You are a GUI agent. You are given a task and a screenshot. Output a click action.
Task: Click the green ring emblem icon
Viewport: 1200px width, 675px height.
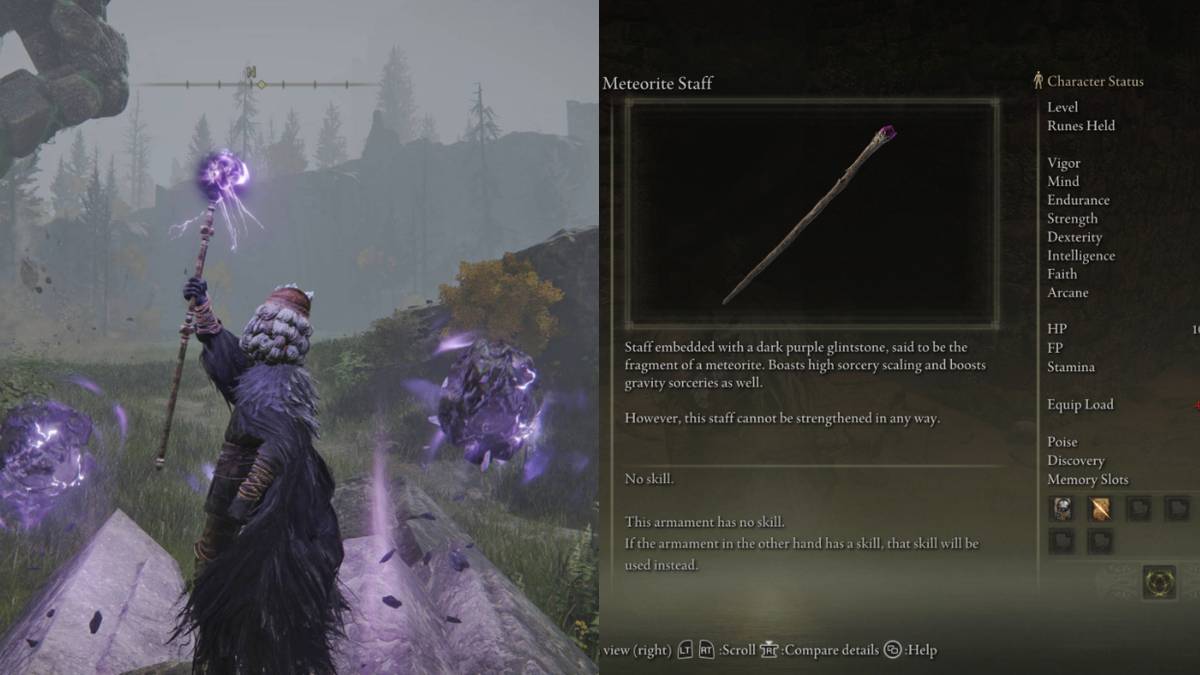point(1159,582)
